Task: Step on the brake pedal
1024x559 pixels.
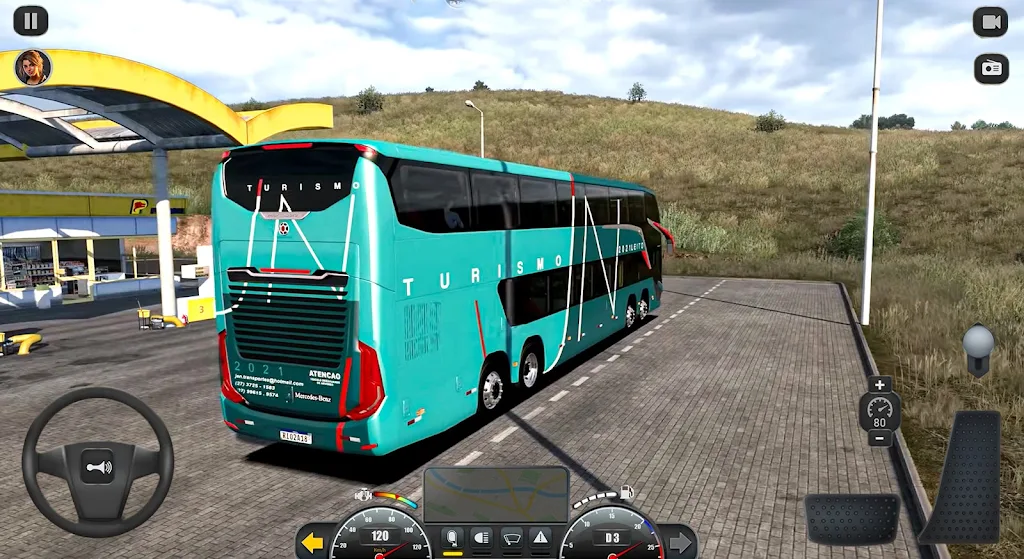Action: pos(852,518)
